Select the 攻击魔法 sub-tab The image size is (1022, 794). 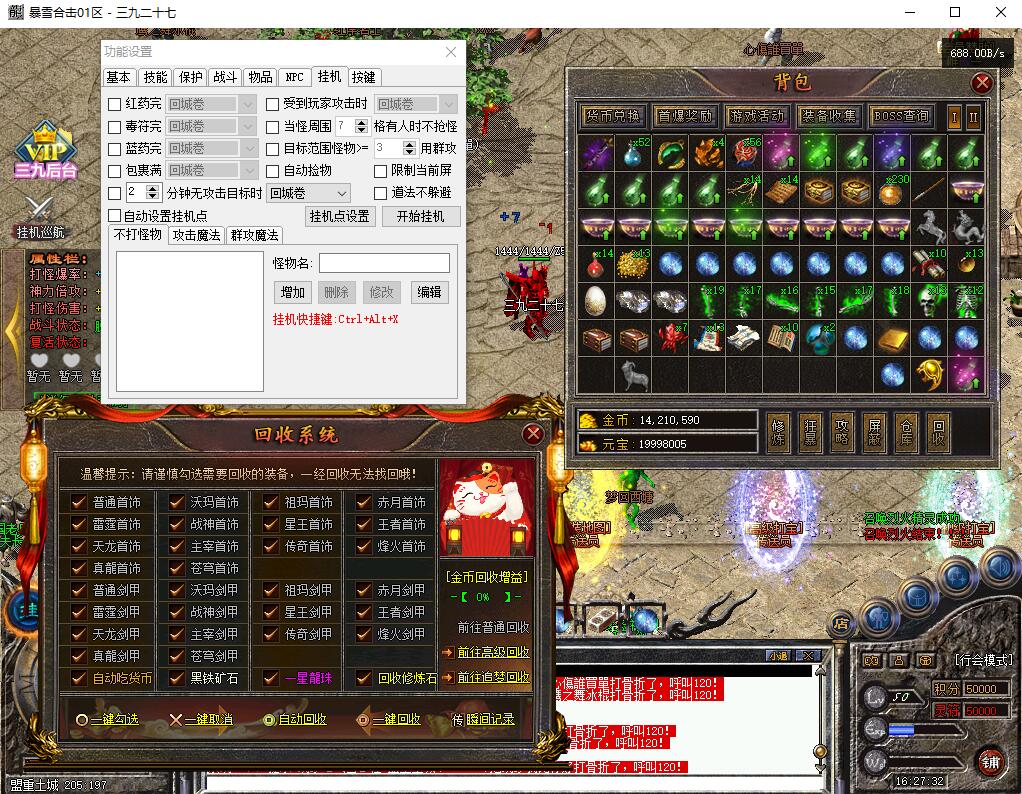196,235
